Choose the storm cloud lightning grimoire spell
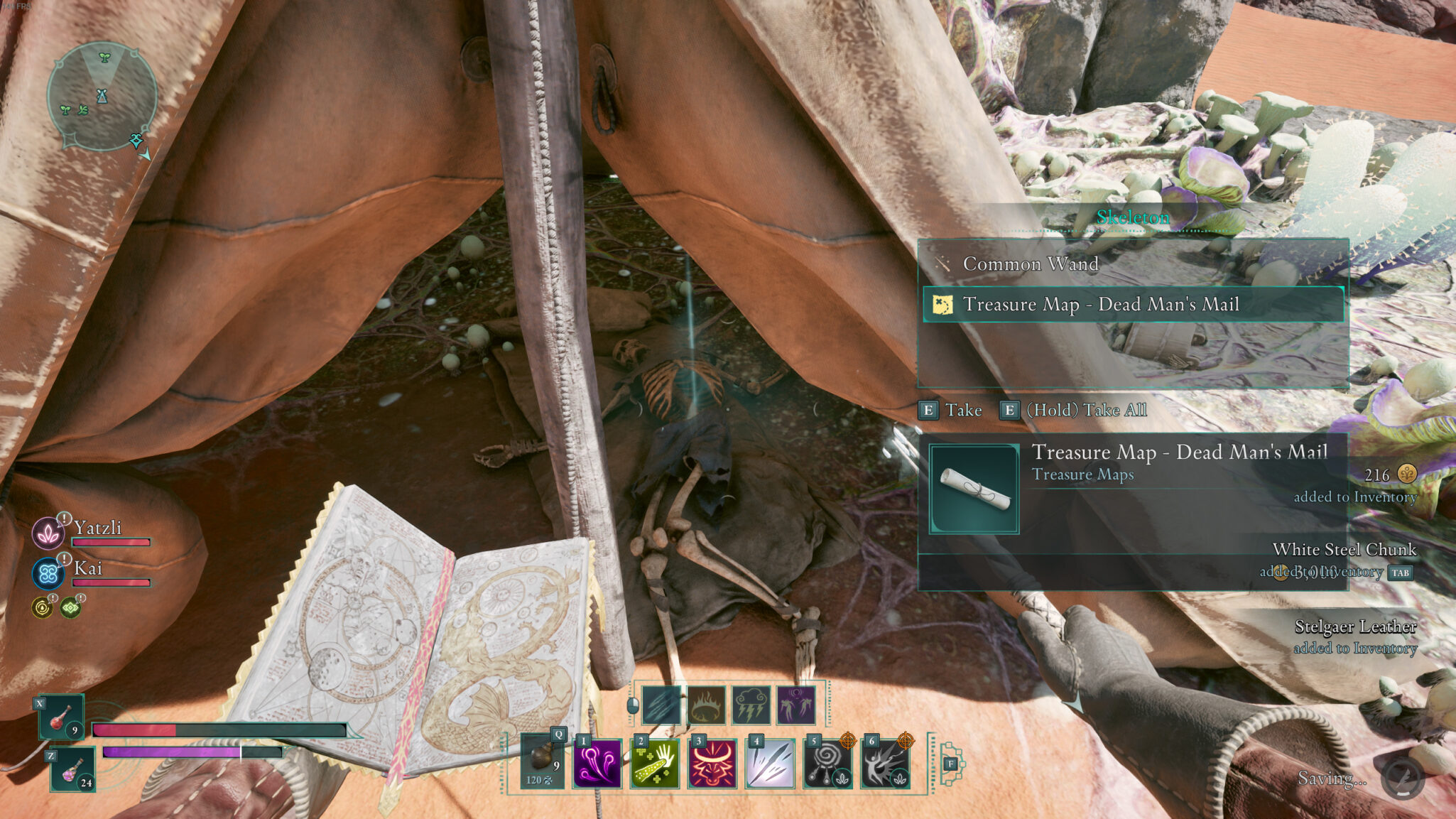 (751, 705)
